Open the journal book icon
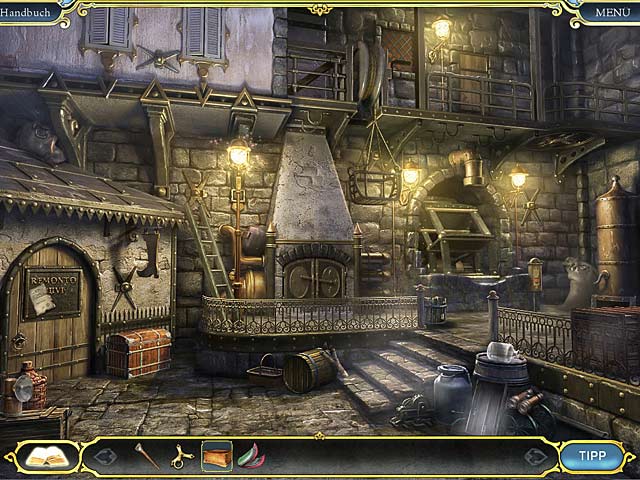 (44, 457)
